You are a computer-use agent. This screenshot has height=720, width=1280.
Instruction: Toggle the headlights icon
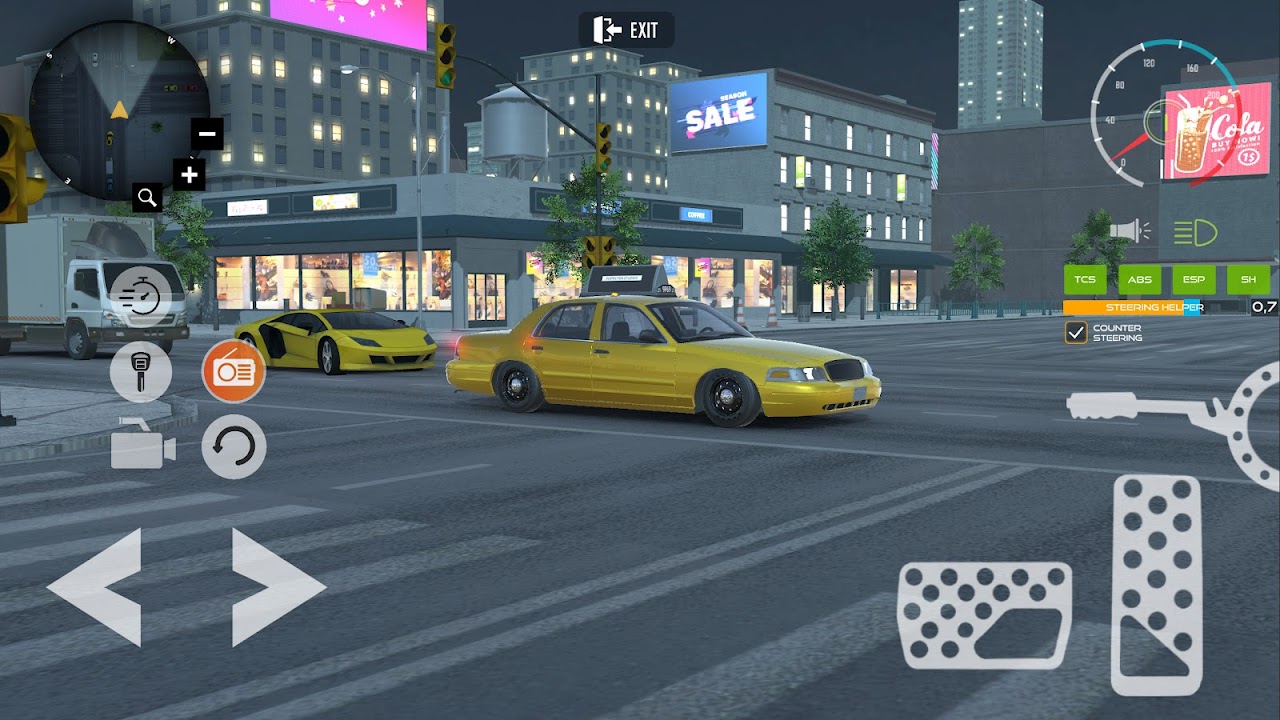(x=1195, y=233)
